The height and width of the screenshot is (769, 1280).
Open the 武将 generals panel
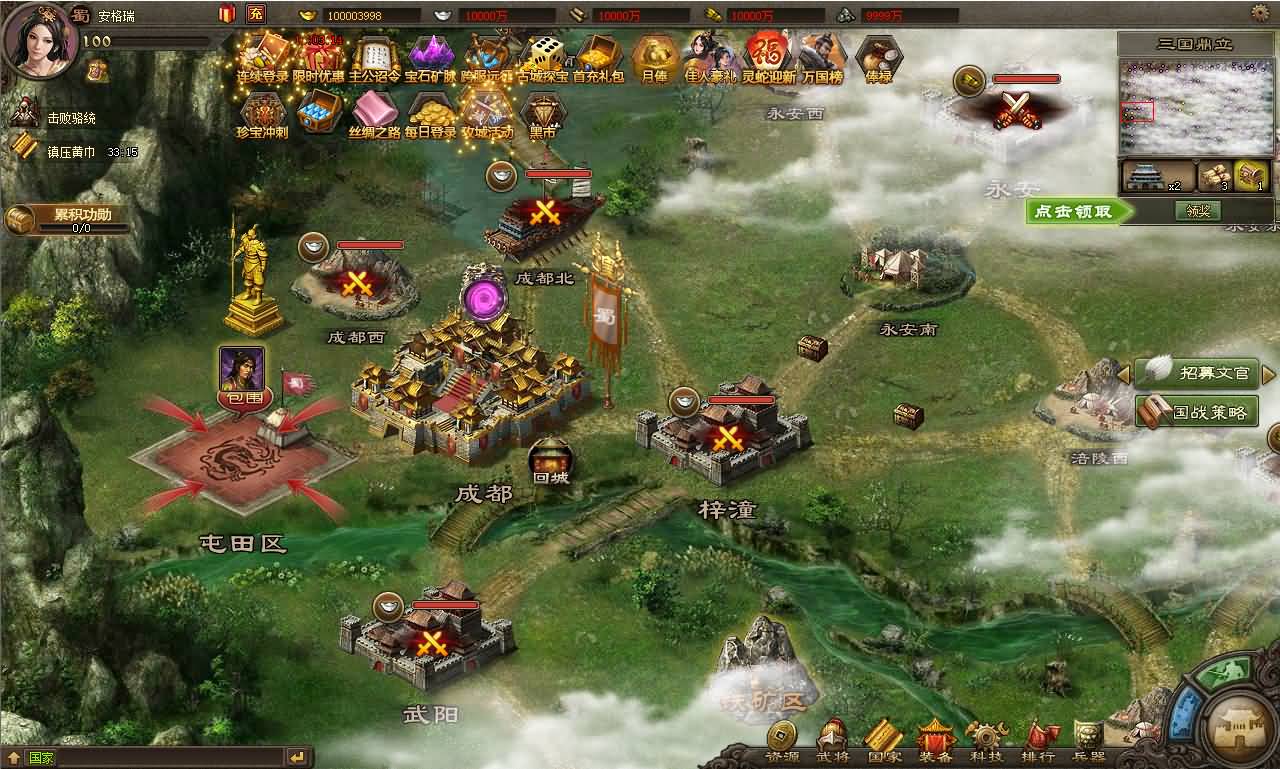[x=831, y=747]
